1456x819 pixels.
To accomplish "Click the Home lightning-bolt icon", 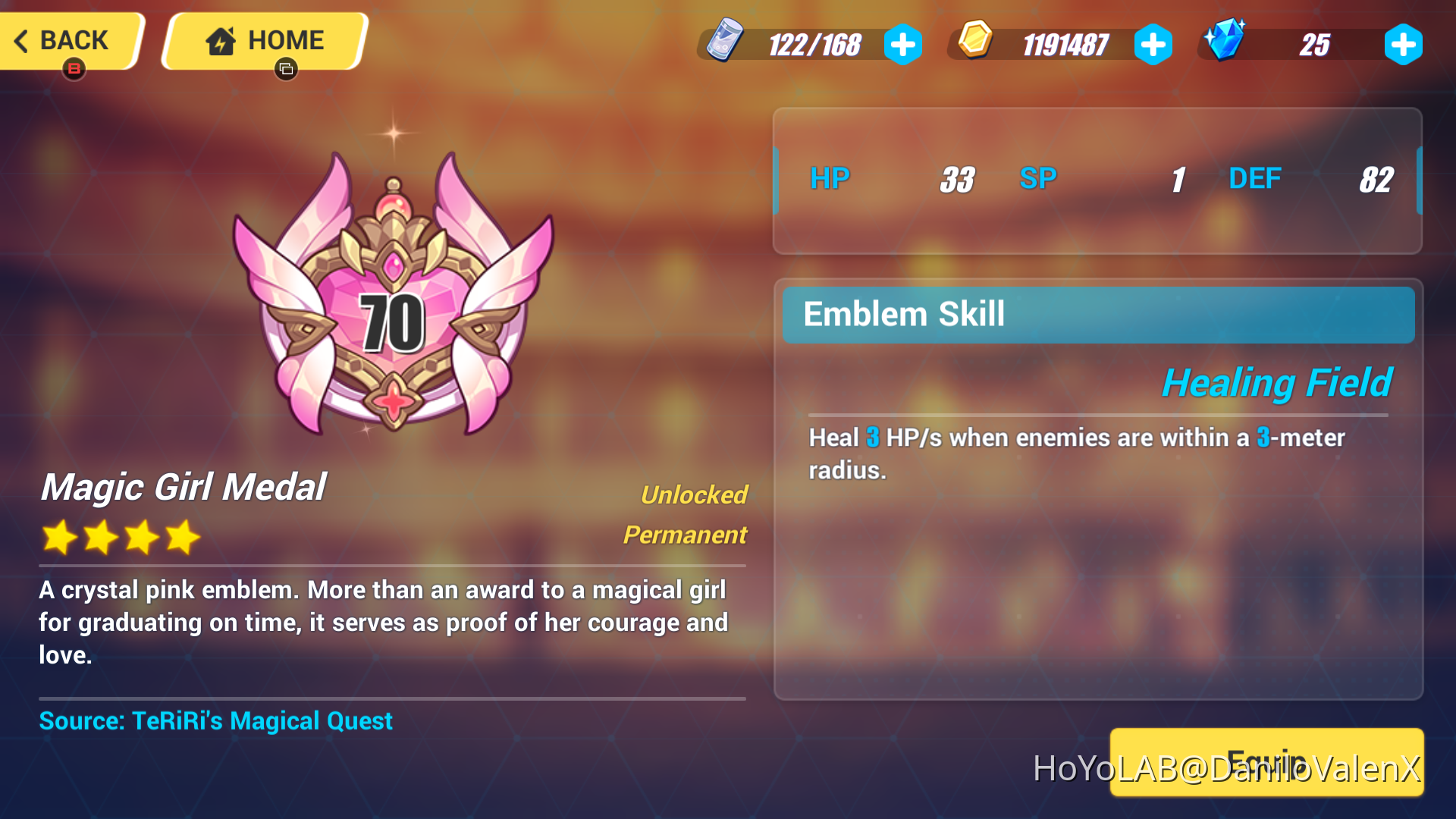I will pos(221,39).
